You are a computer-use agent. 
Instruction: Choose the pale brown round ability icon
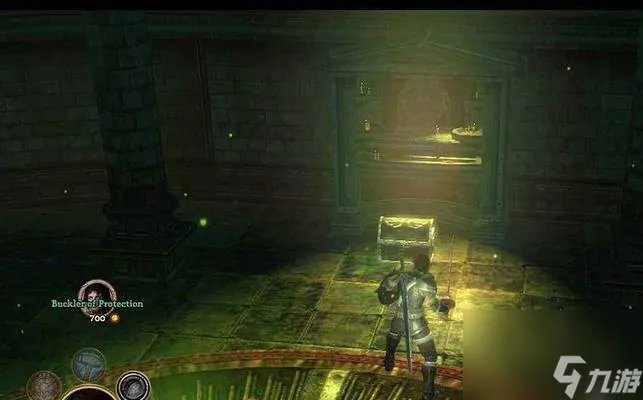point(44,386)
